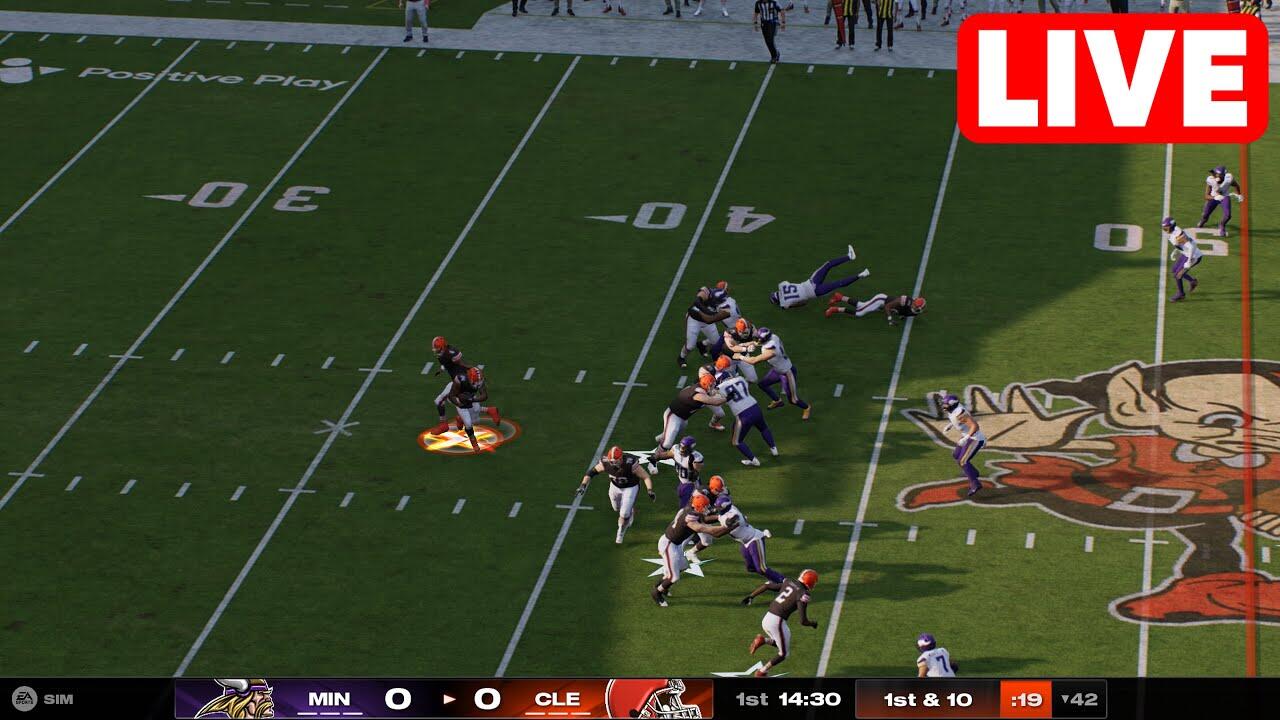This screenshot has height=720, width=1280.
Task: Select the Browns helmet logo on the scoreboard
Action: 658,698
